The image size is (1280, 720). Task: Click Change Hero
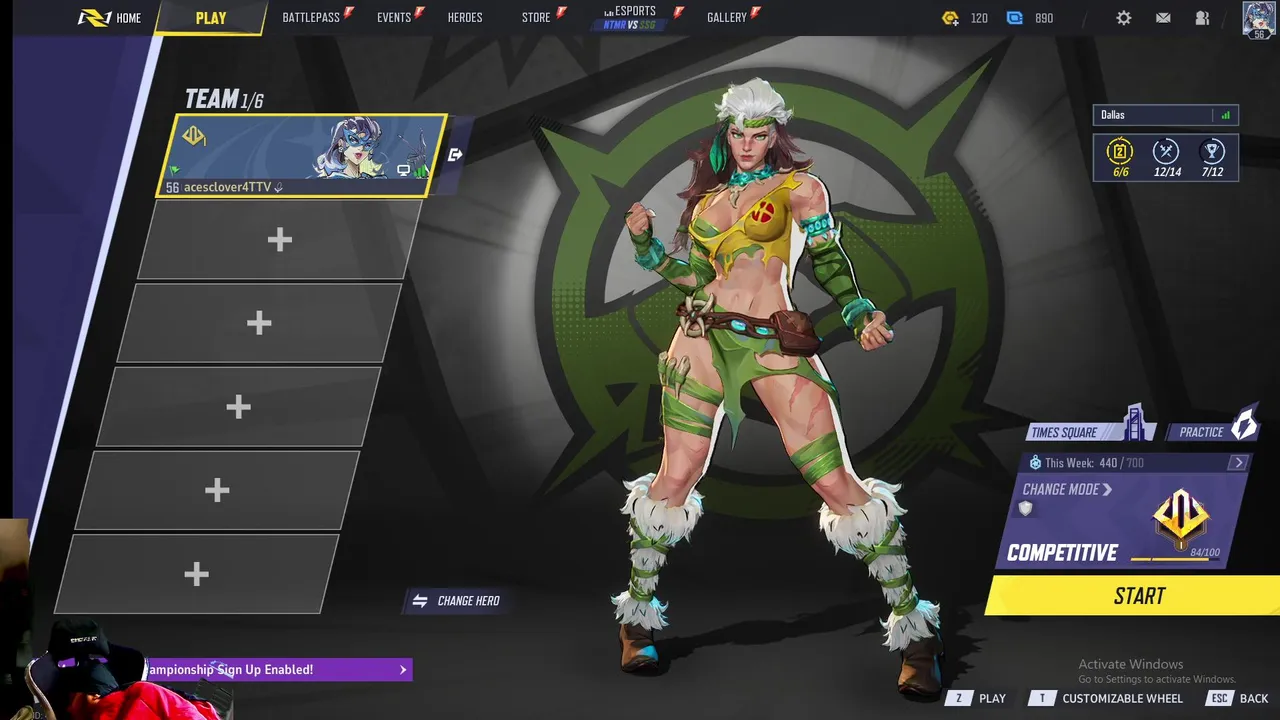(x=457, y=601)
